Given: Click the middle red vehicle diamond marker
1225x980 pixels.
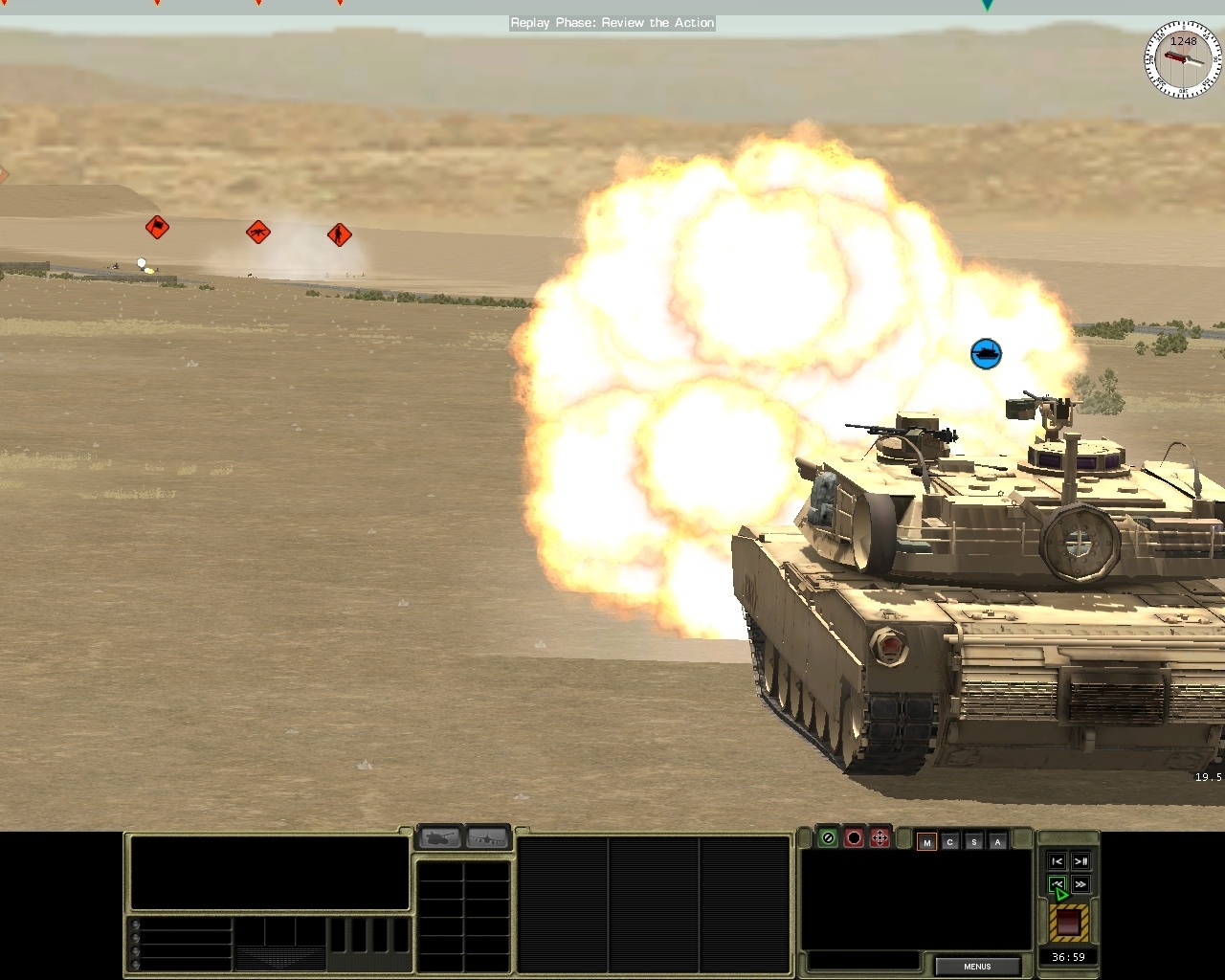Looking at the screenshot, I should point(257,232).
